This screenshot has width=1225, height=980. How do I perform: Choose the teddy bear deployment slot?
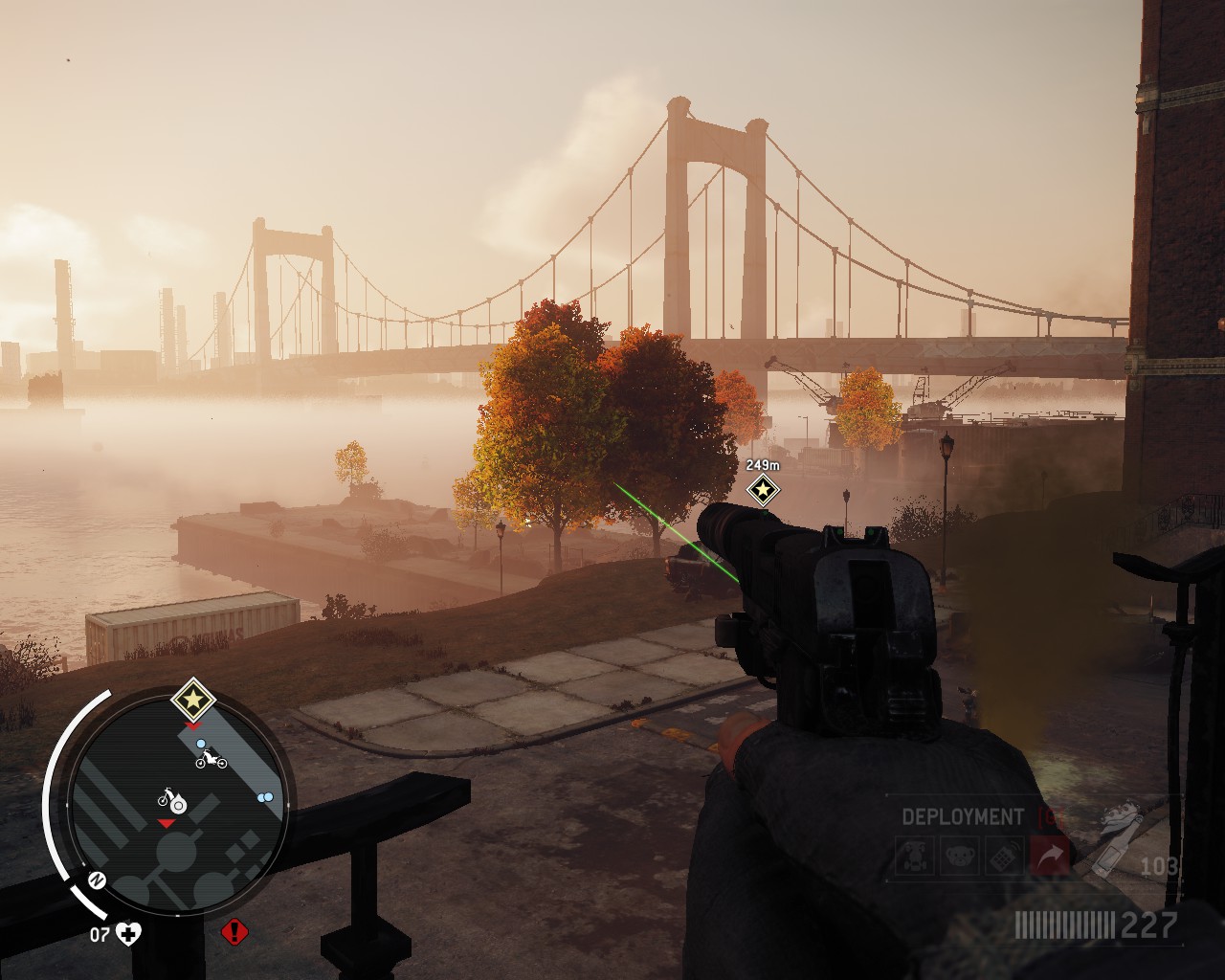coord(959,857)
